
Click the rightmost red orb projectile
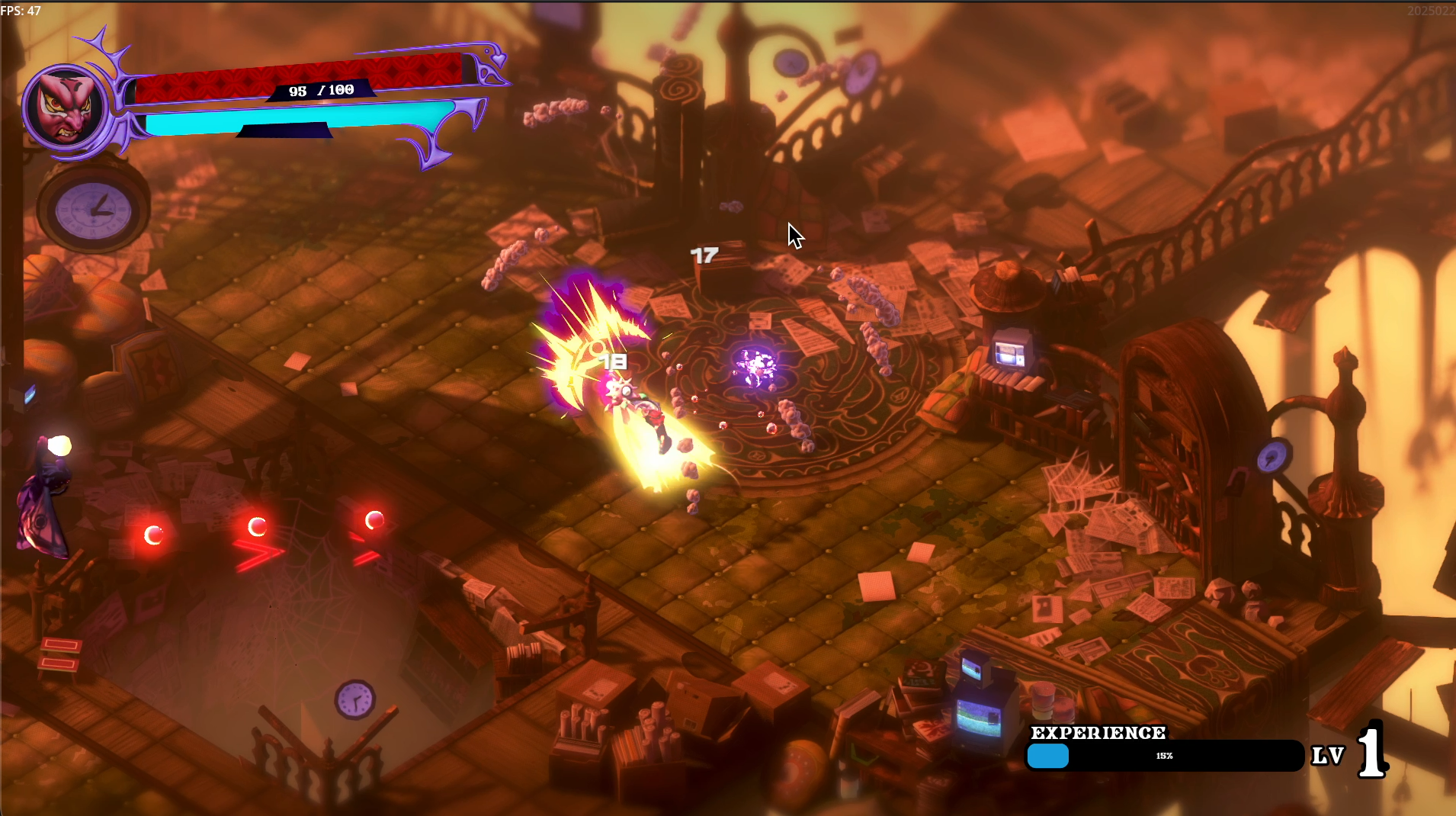(374, 519)
